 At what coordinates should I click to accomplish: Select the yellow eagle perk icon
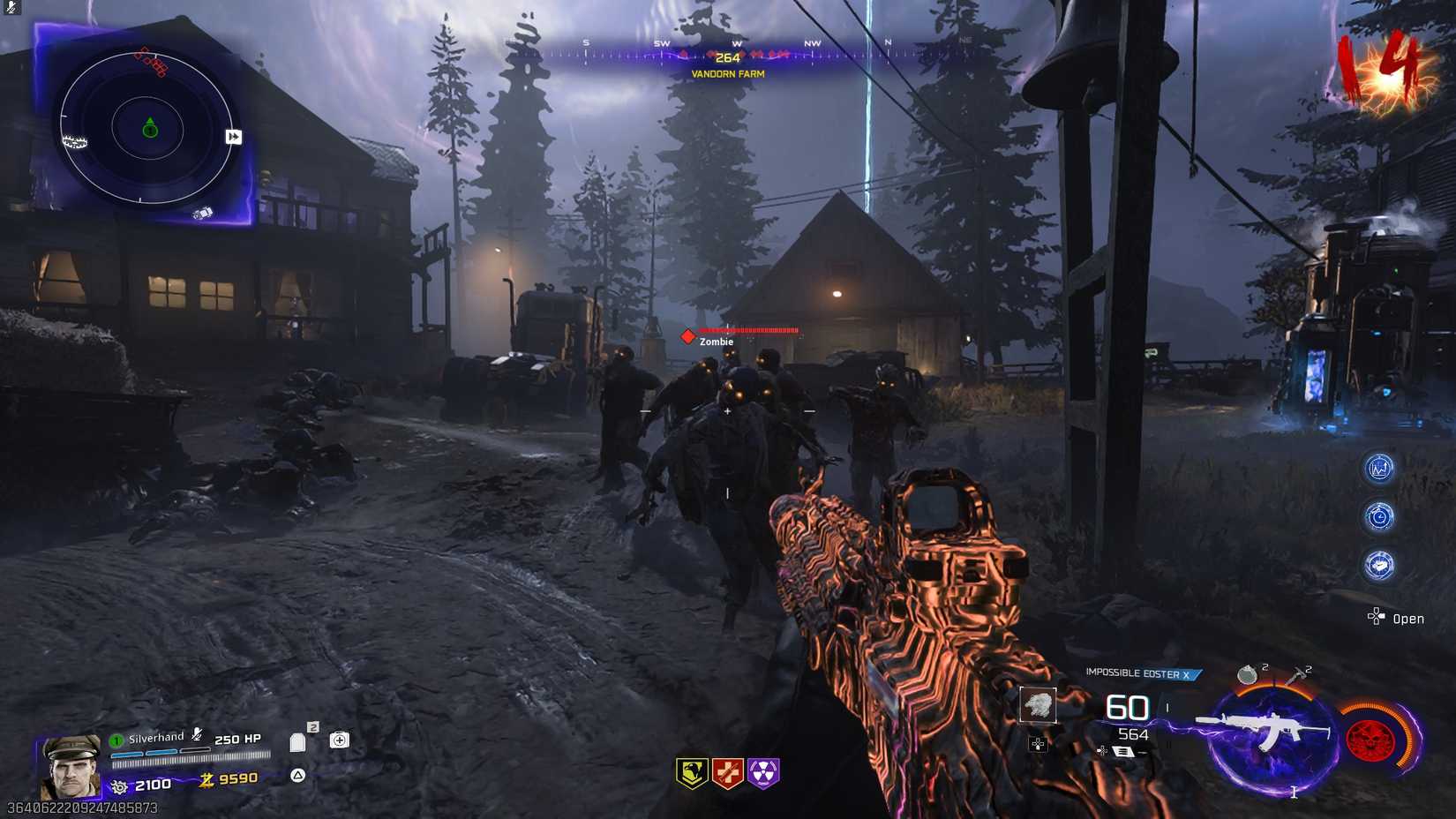click(x=692, y=772)
